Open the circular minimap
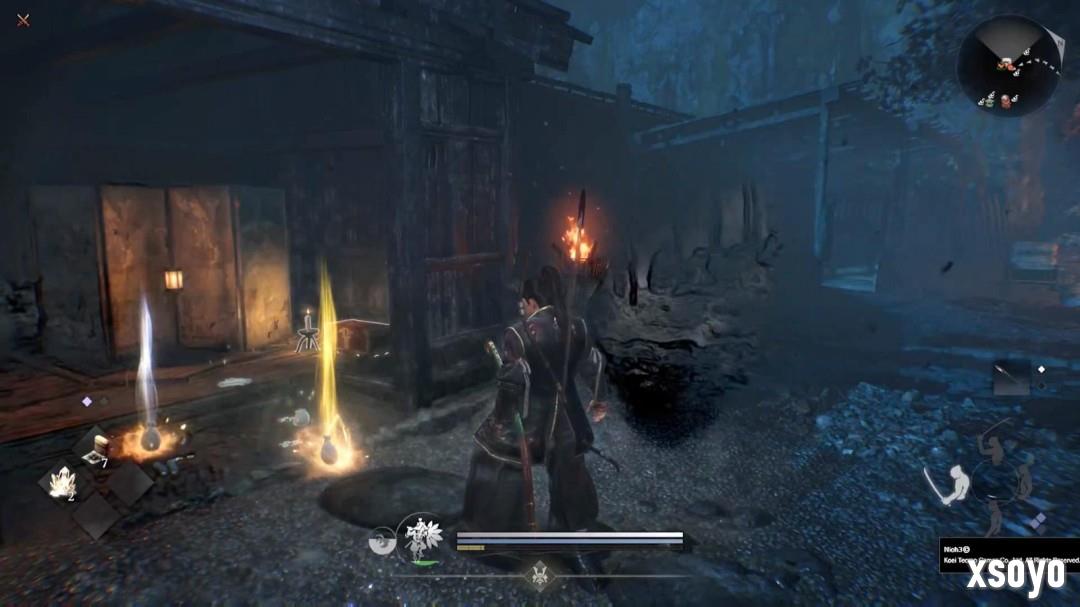The height and width of the screenshot is (607, 1080). [1008, 66]
